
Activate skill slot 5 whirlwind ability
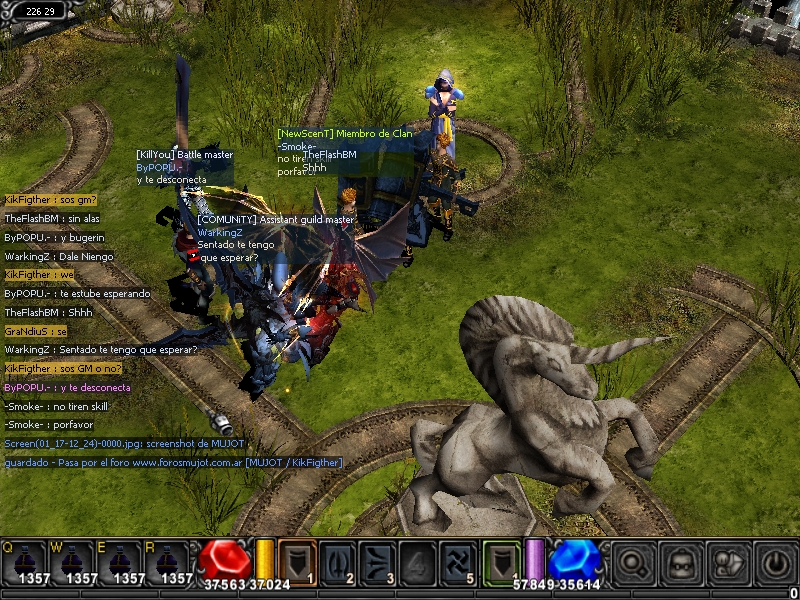(x=461, y=562)
